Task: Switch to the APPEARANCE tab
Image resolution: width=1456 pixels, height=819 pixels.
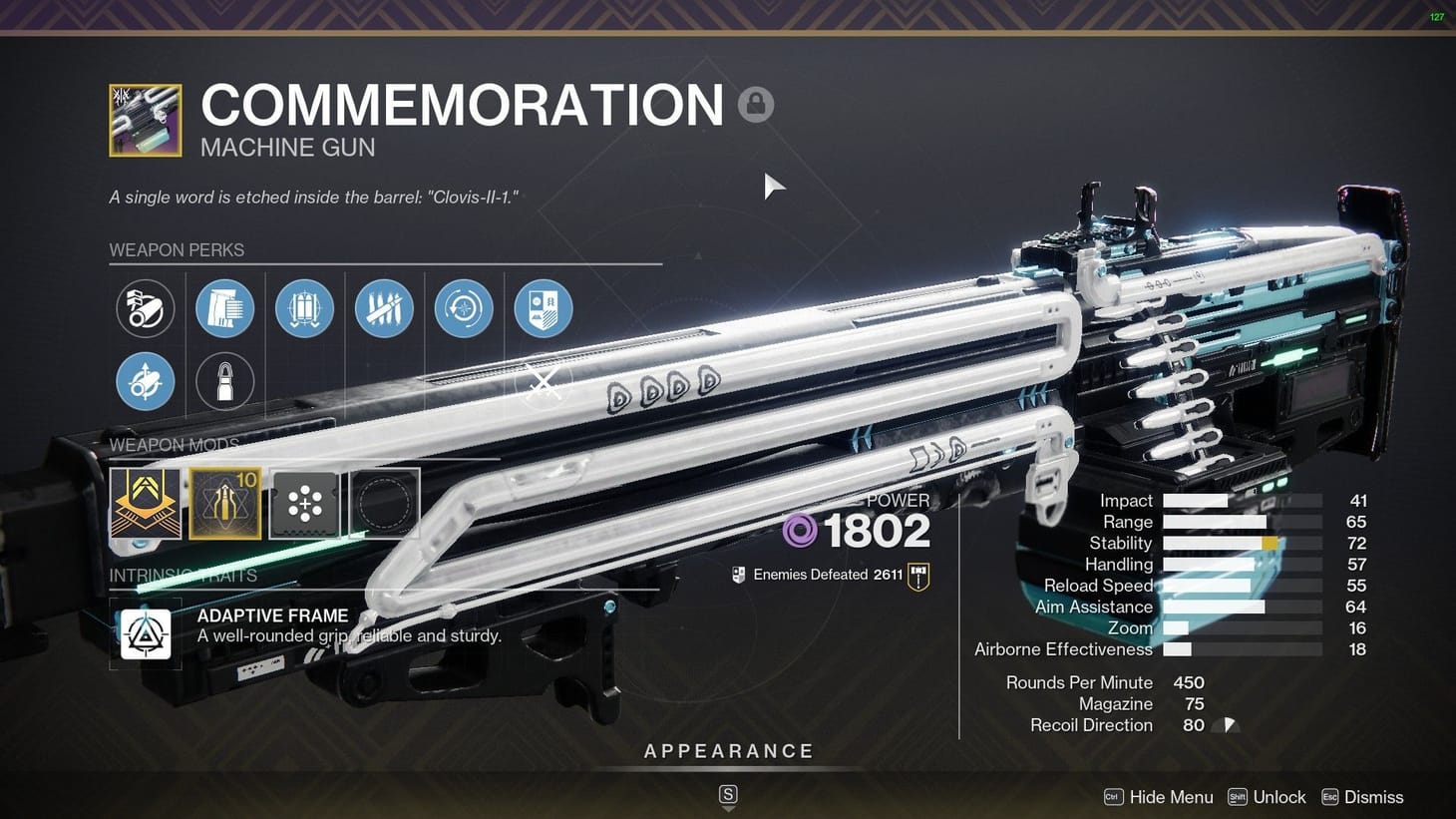Action: point(729,750)
